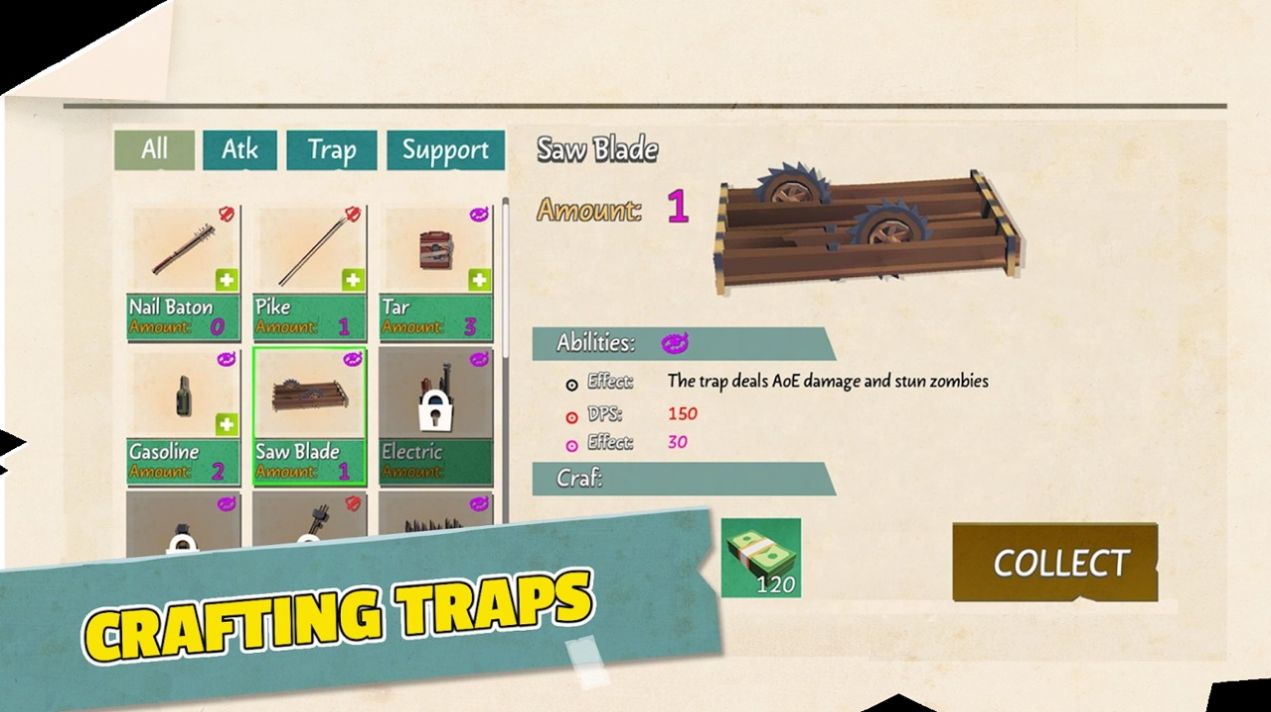Pick the Tar item tile
The width and height of the screenshot is (1271, 712).
(435, 259)
